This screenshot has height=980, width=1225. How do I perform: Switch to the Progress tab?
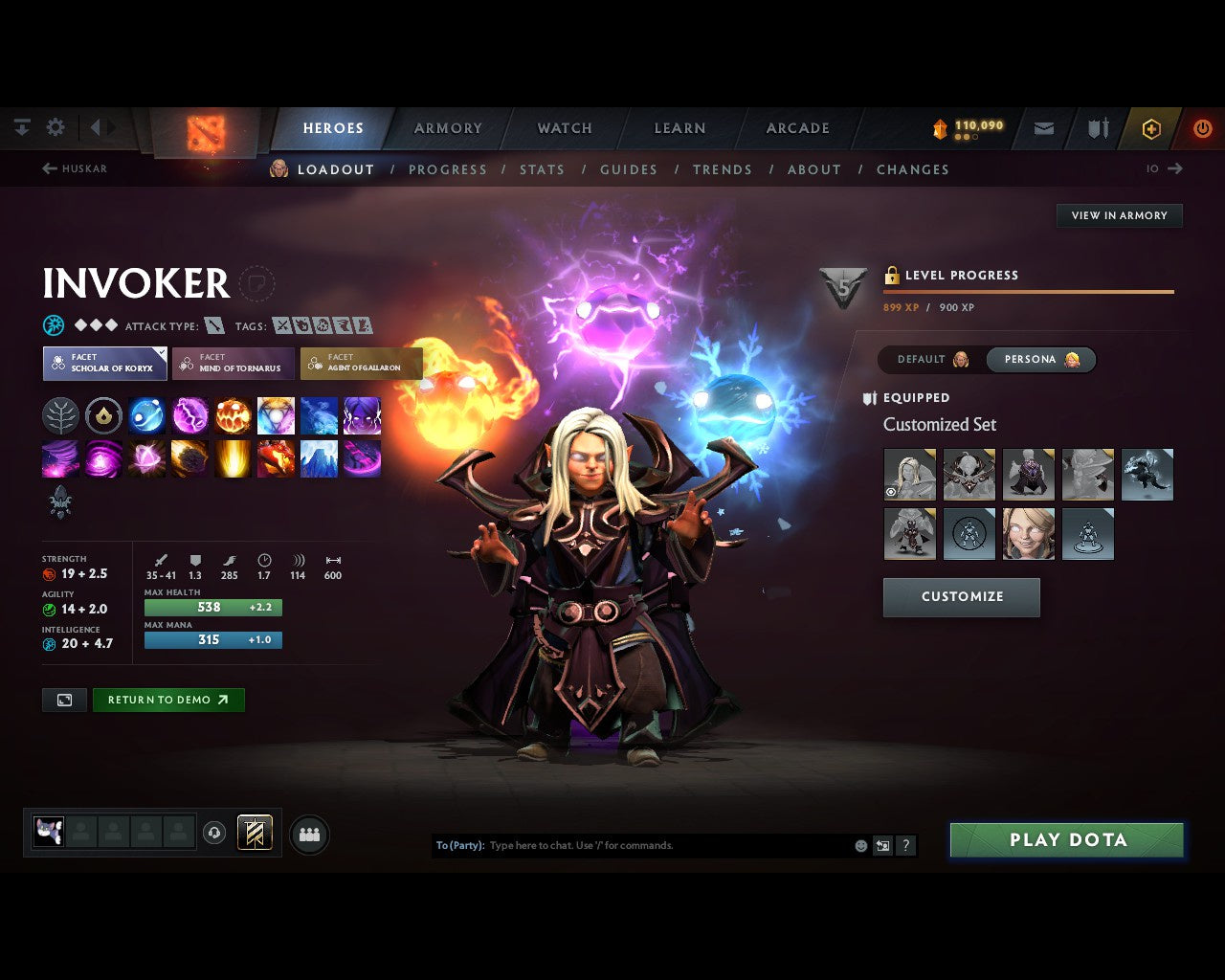[448, 169]
